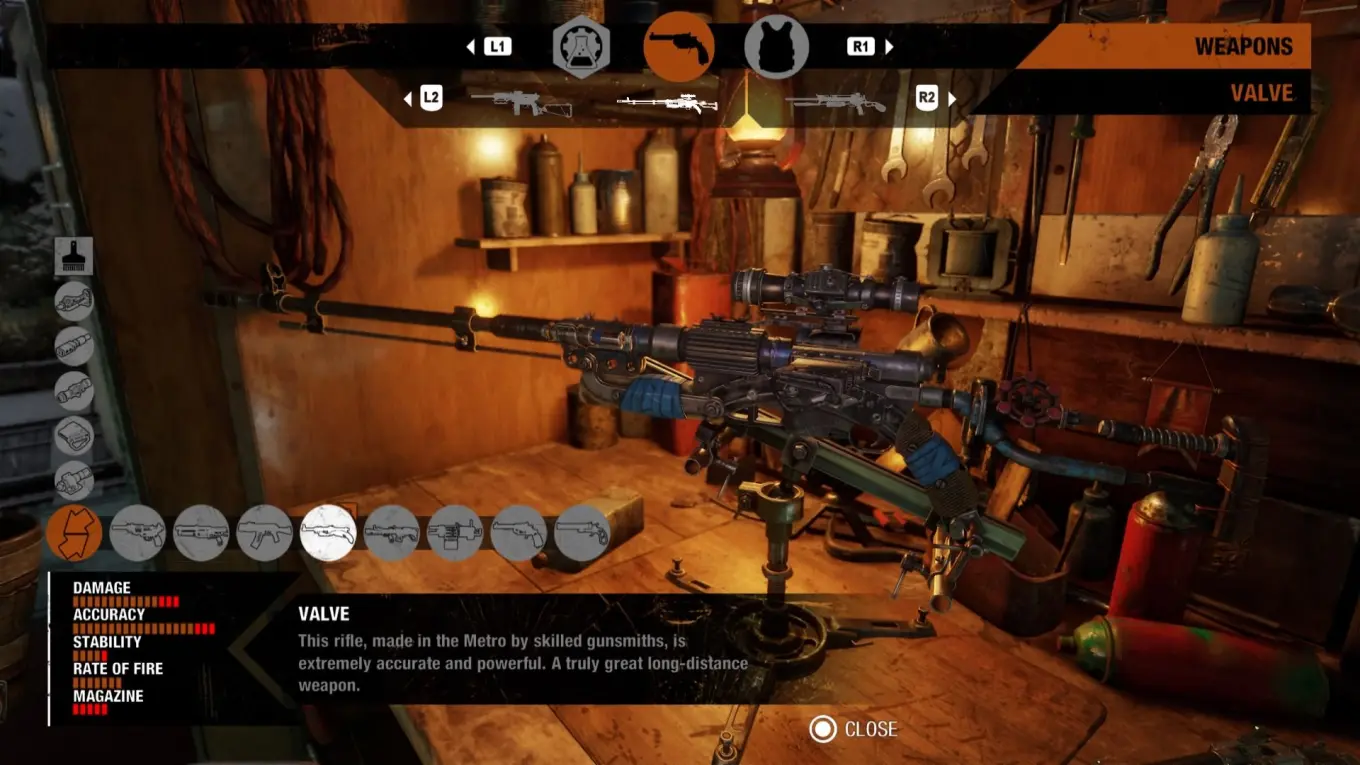This screenshot has width=1360, height=765.
Task: Click the L1 left arrow to change category
Action: click(470, 45)
